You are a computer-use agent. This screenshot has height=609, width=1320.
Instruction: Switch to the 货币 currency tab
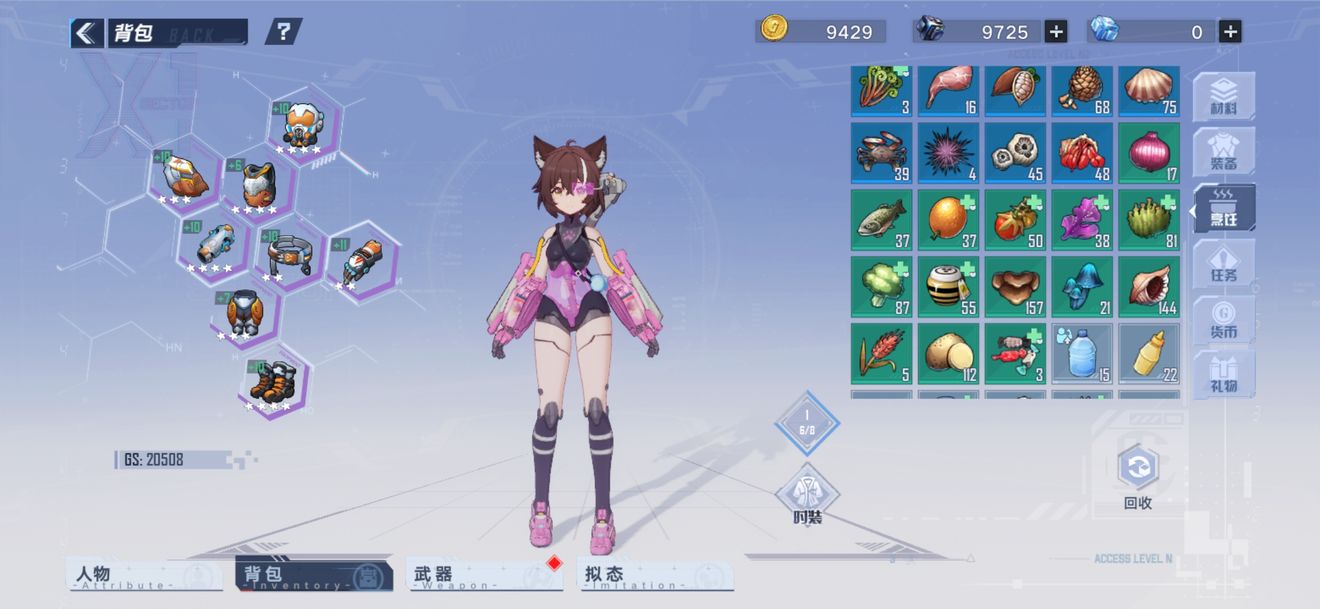point(1223,320)
